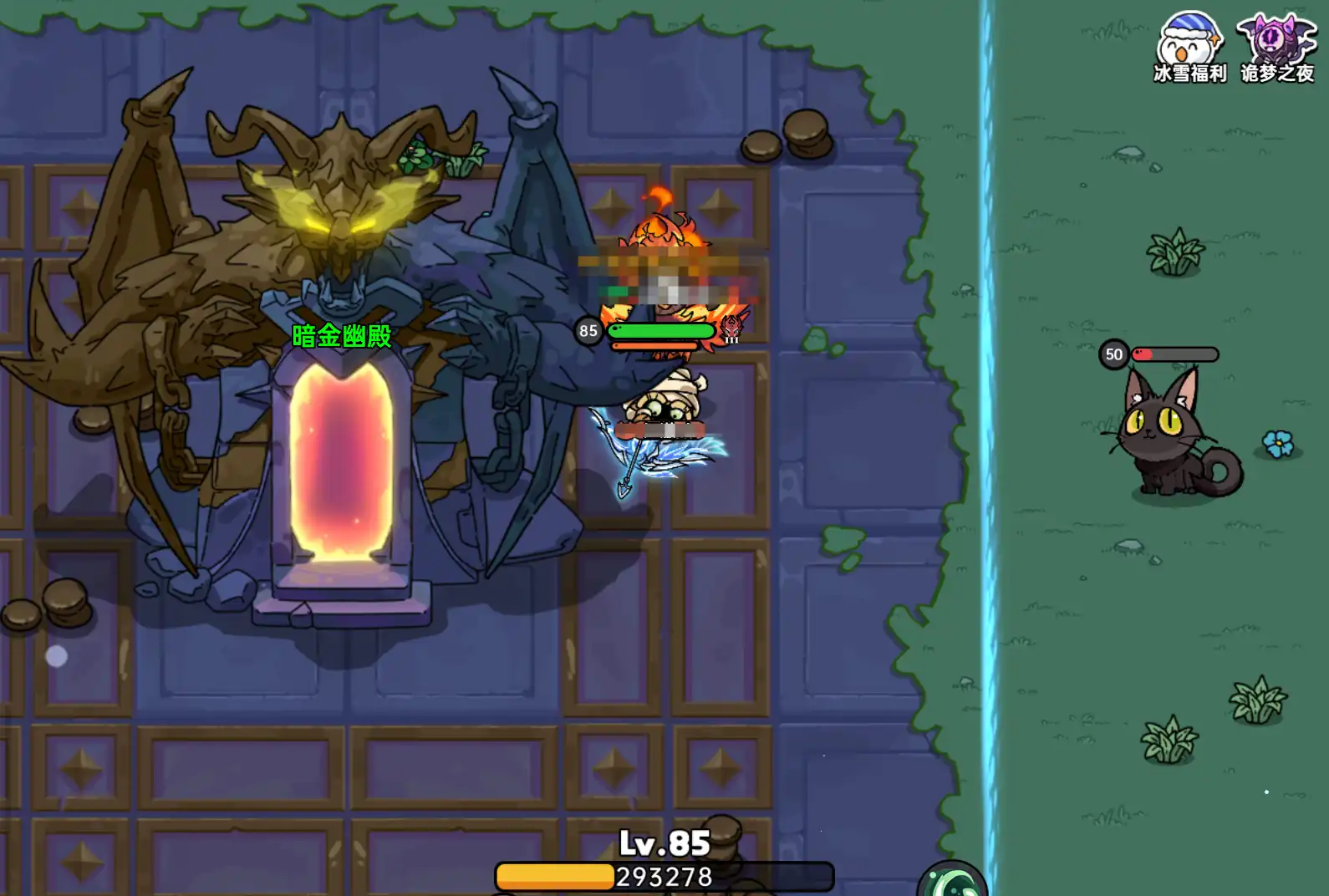Open the 冰雪福利 snow event icon
1329x896 pixels.
pos(1189,44)
